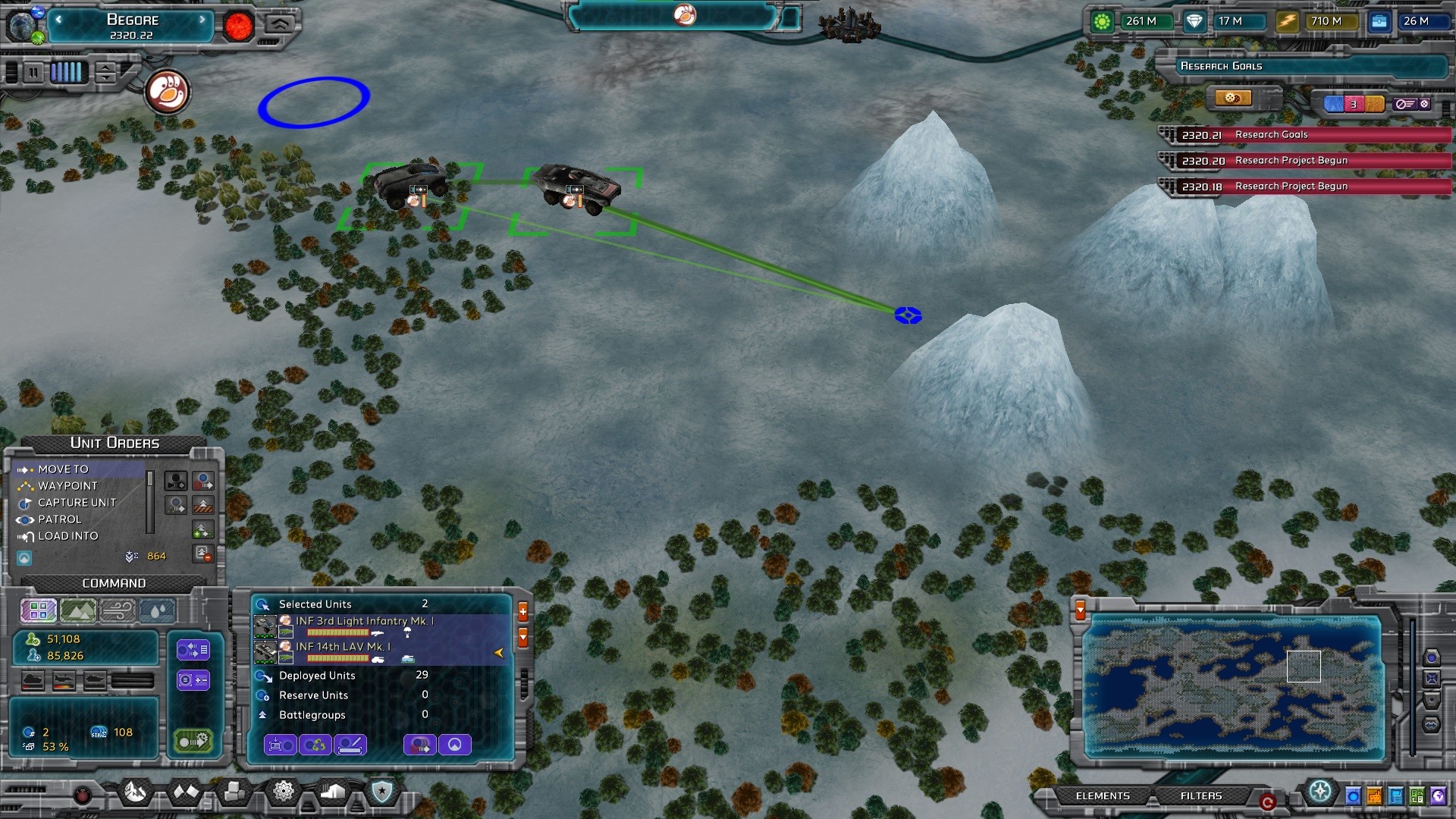Click the 2320.21 Research Goals notification
The image size is (1456, 819).
pos(1304,134)
